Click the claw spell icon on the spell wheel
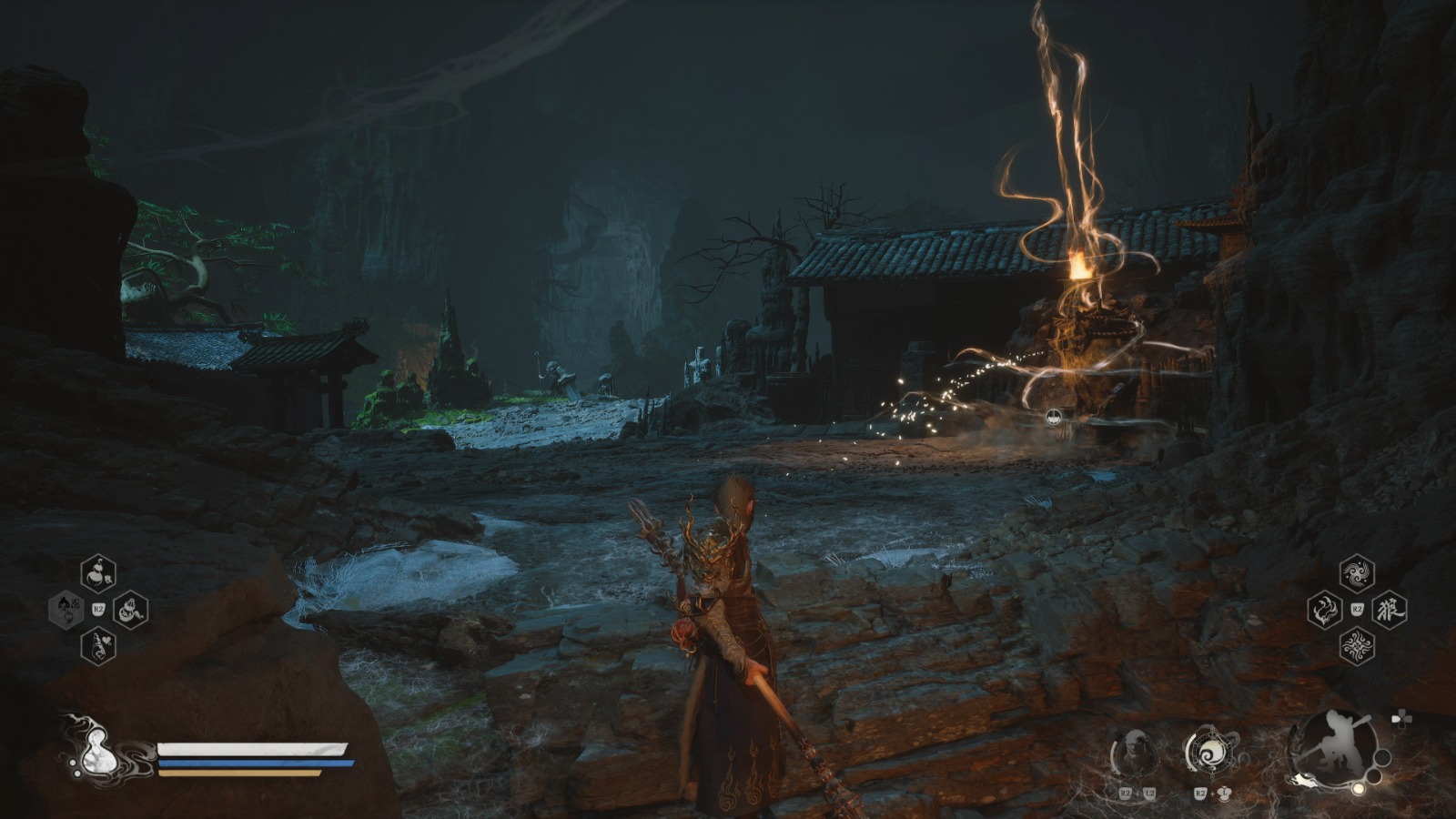 (x=1325, y=609)
